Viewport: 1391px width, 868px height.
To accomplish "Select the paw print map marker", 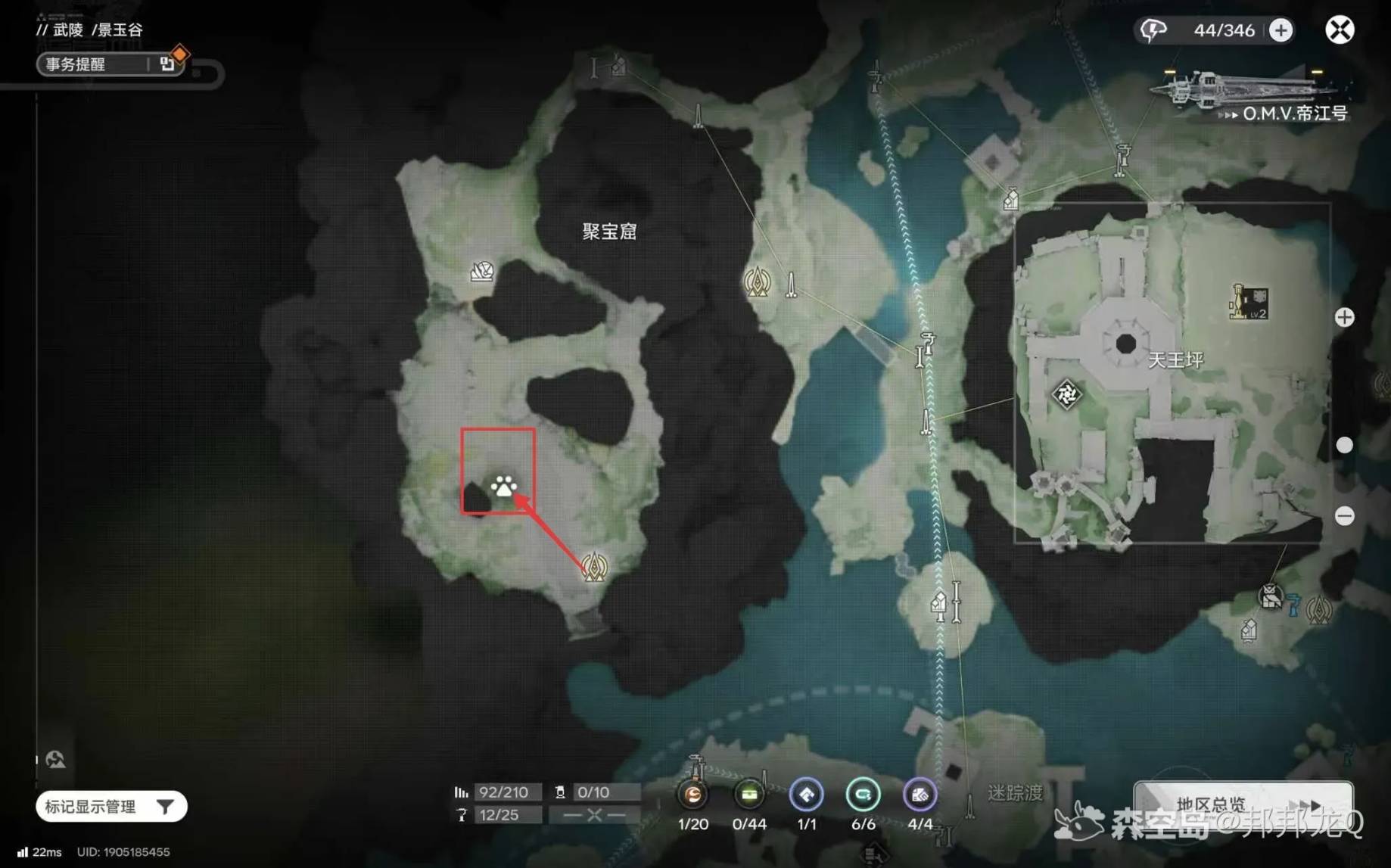I will click(x=503, y=487).
